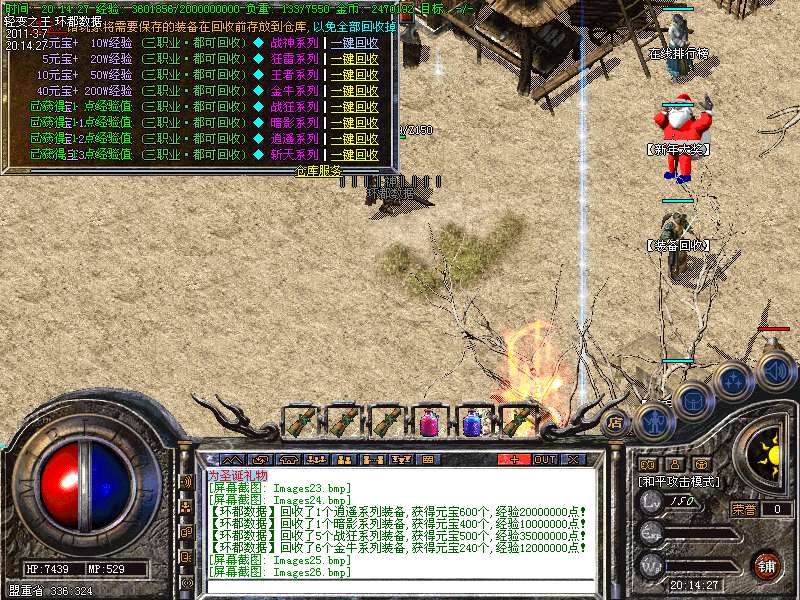800x600 pixels.
Task: Activate one-key recycle for 金牛系列
Action: click(x=354, y=91)
